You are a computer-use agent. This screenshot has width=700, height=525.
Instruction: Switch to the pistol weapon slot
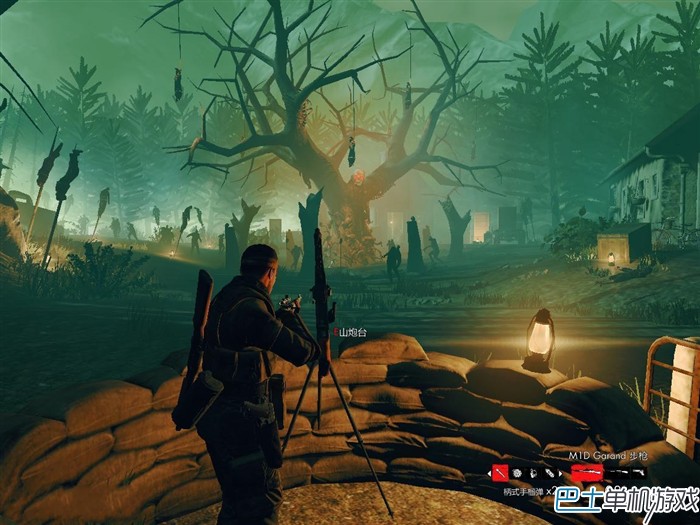[x=639, y=471]
